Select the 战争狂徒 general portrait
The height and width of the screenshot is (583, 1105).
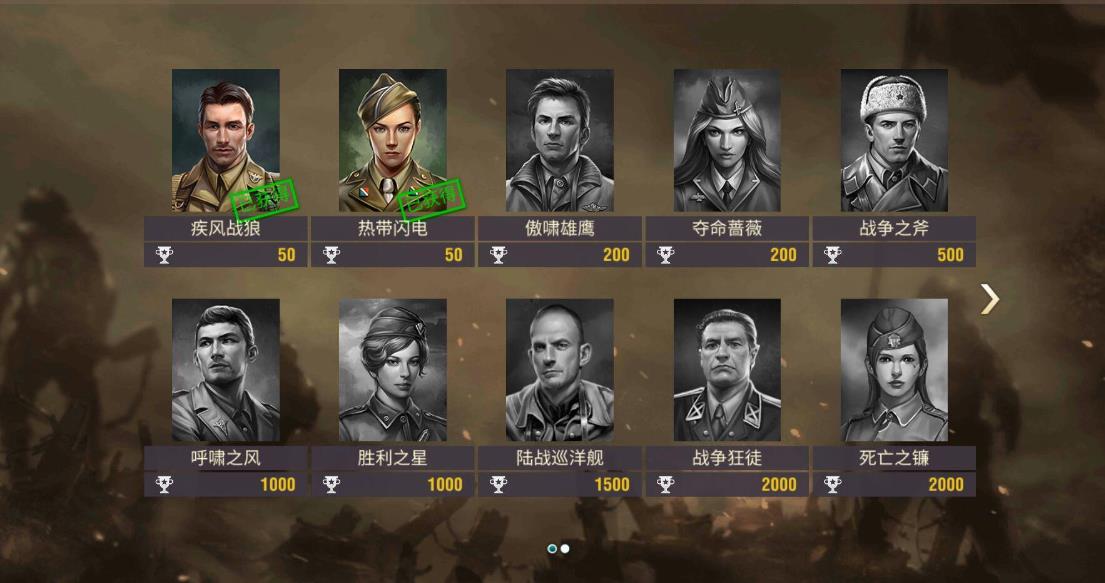click(727, 371)
